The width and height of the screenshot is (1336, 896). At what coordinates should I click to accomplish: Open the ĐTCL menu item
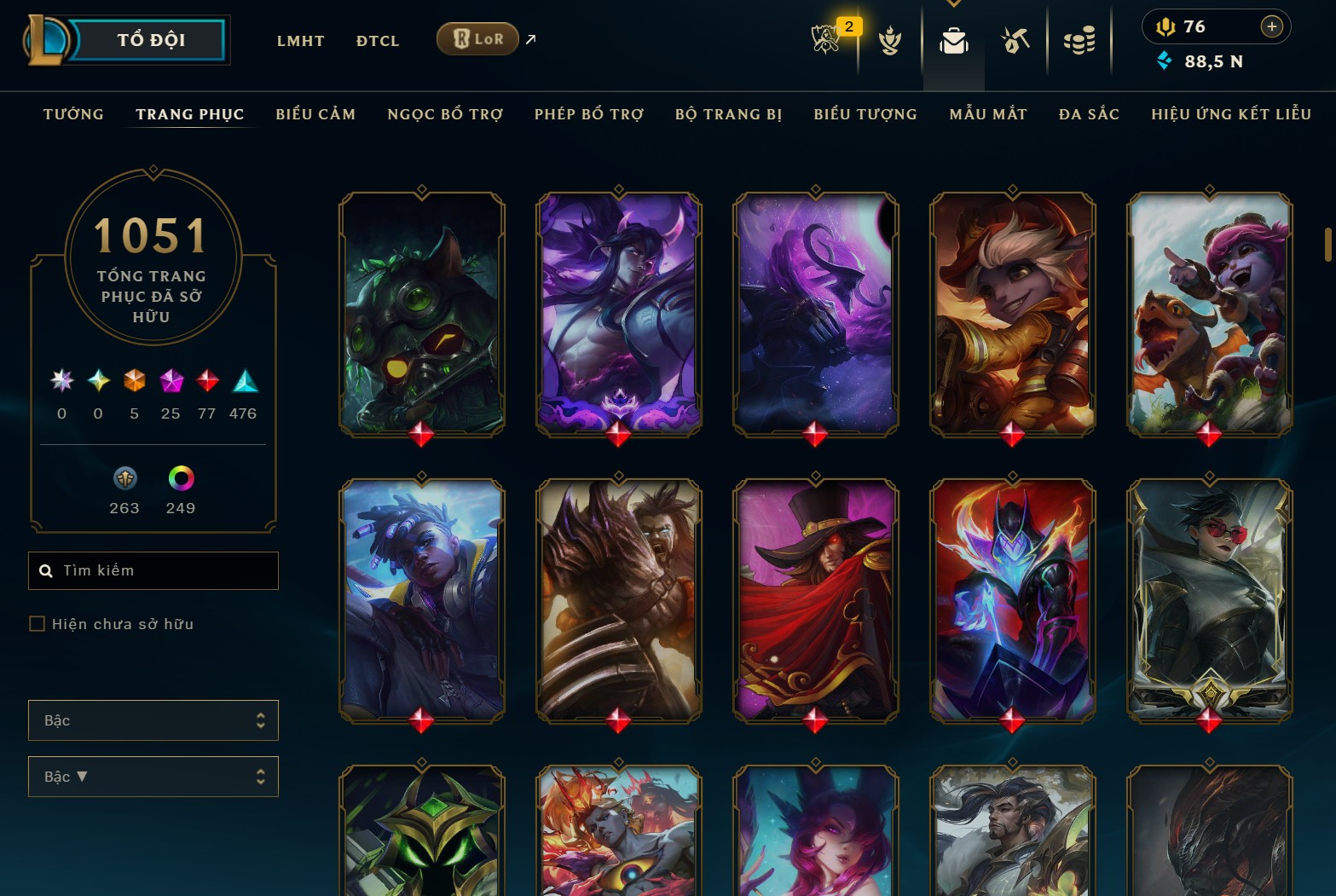(x=377, y=40)
